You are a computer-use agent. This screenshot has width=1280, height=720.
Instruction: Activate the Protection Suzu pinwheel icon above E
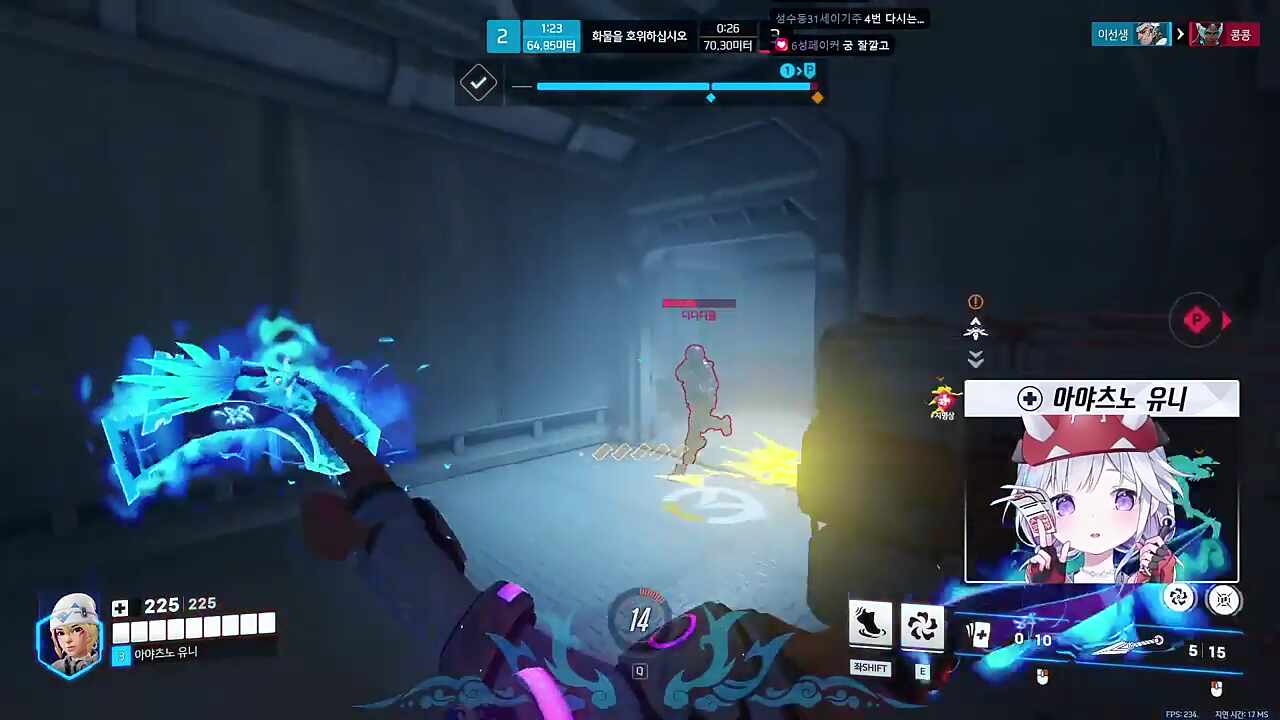[921, 625]
